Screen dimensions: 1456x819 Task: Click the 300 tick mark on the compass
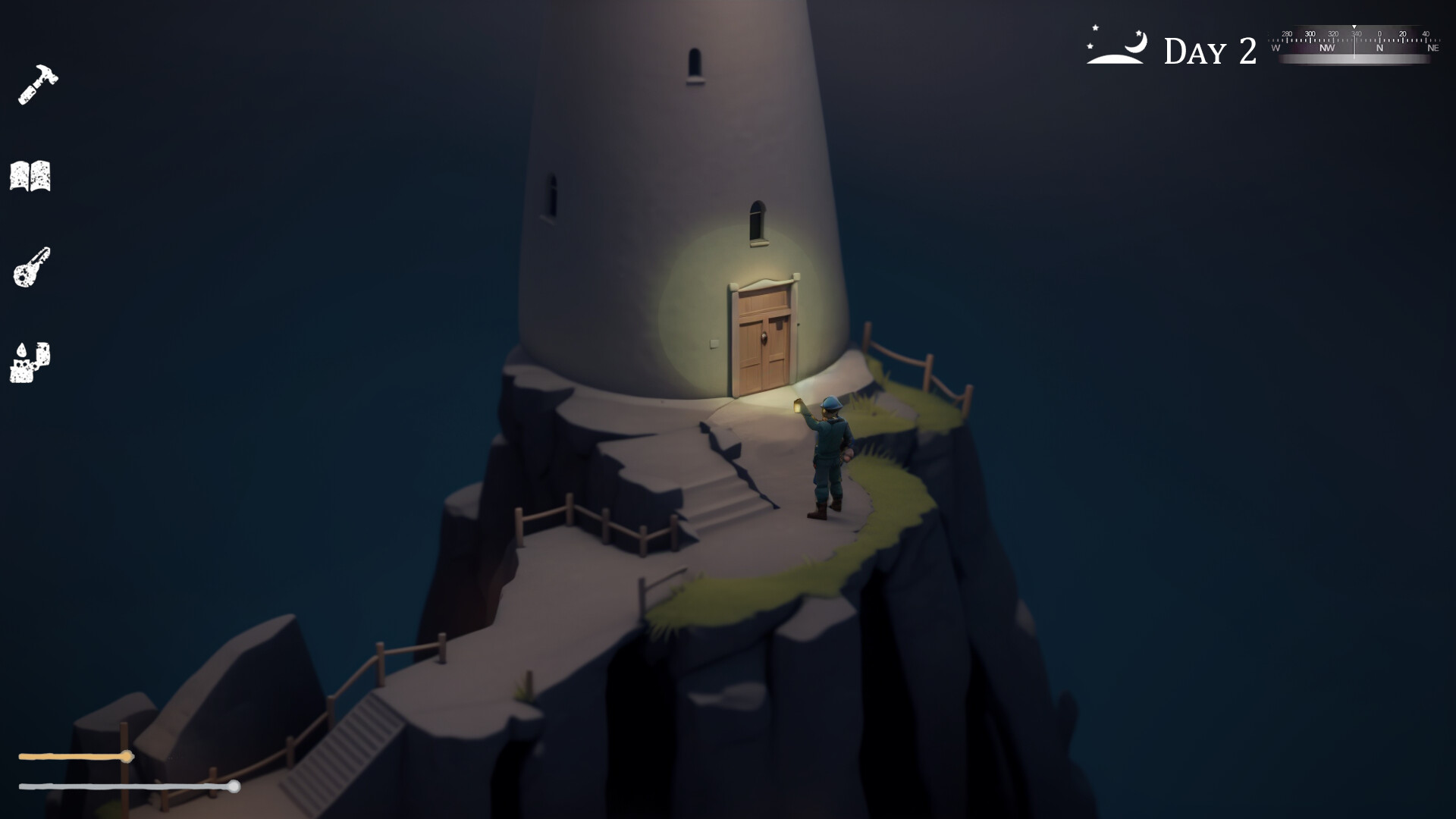click(1311, 38)
